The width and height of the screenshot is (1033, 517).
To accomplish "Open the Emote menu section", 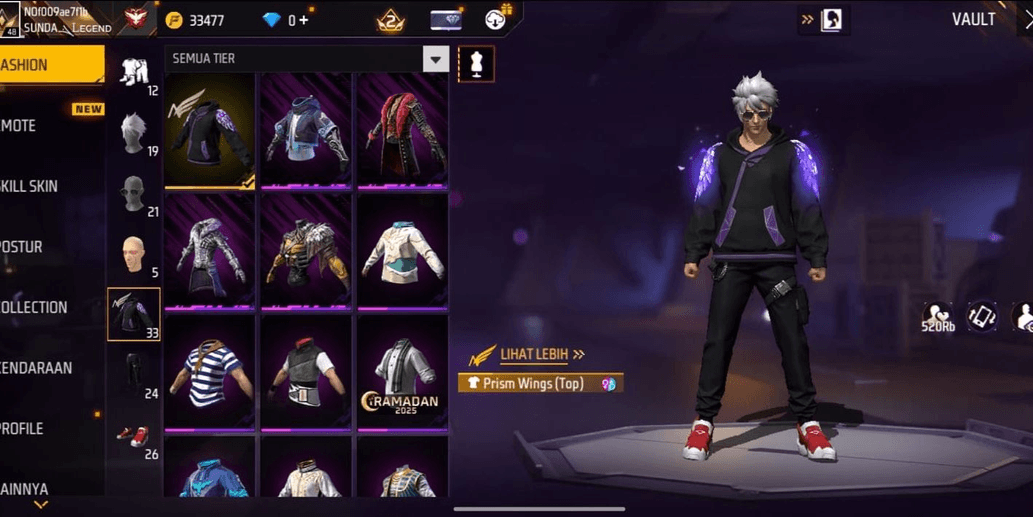I will [40, 126].
